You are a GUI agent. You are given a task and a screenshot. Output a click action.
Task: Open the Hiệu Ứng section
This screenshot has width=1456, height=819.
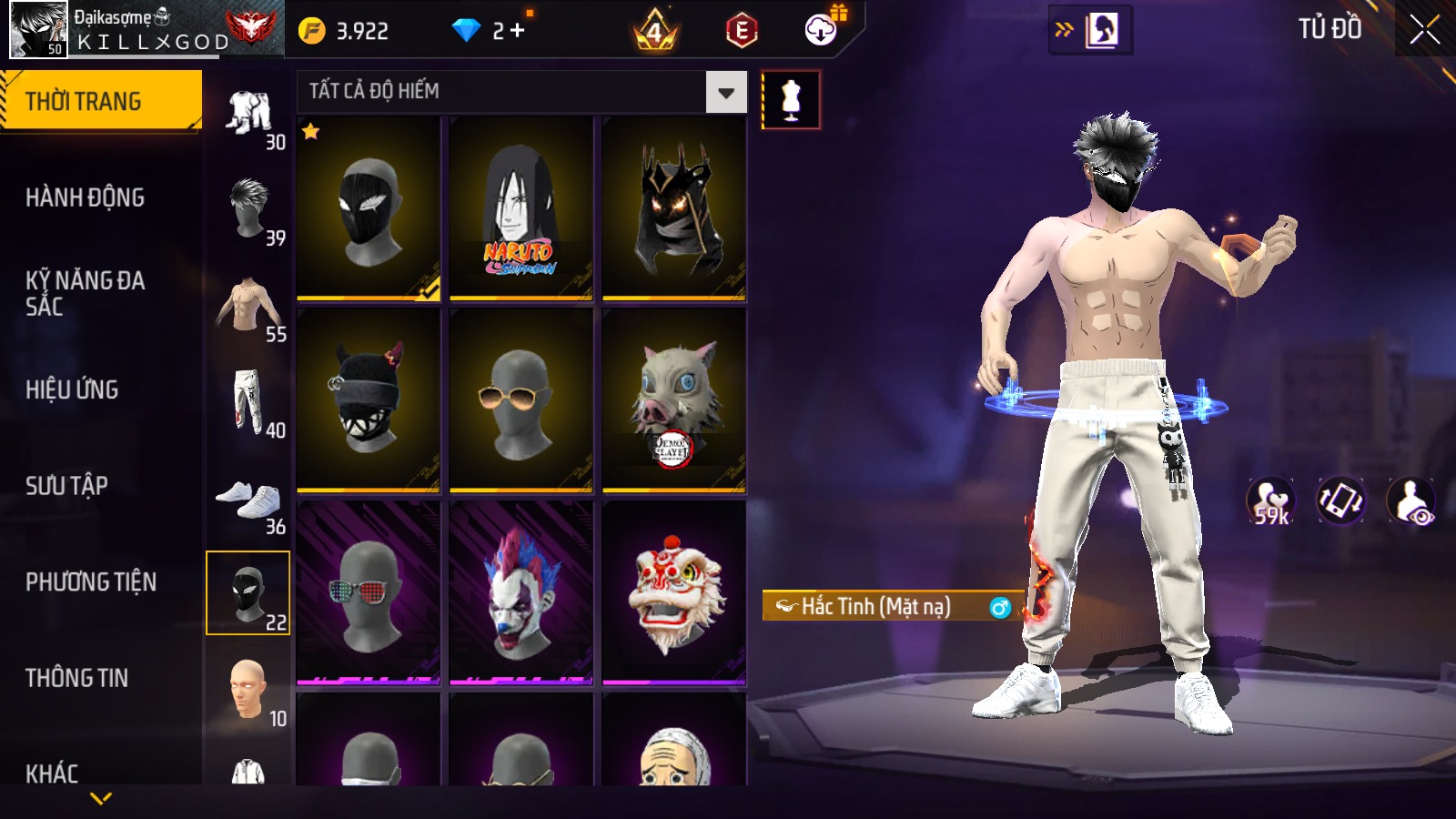tap(72, 389)
